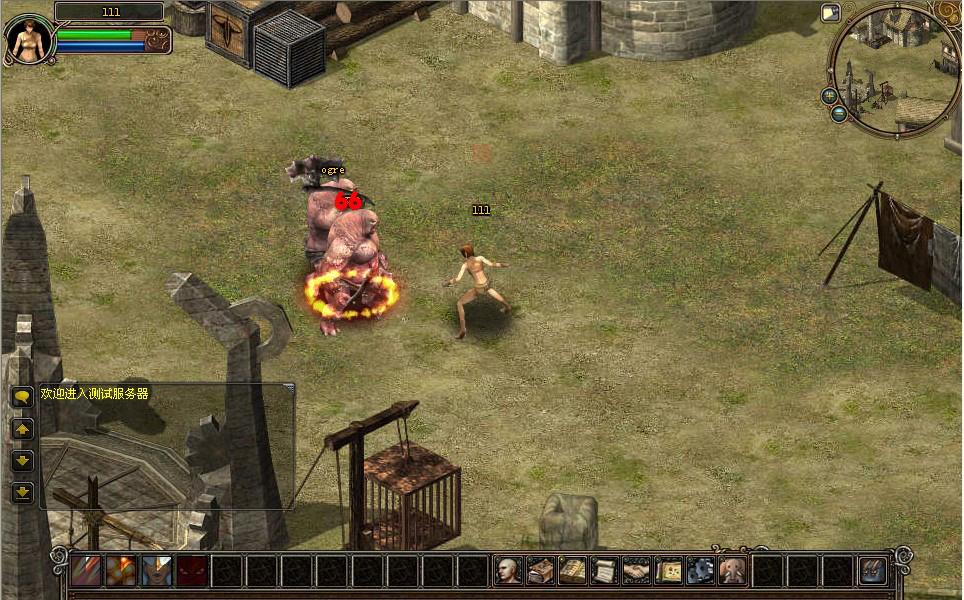The width and height of the screenshot is (964, 600).
Task: Click the chat single down arrow
Action: point(22,460)
